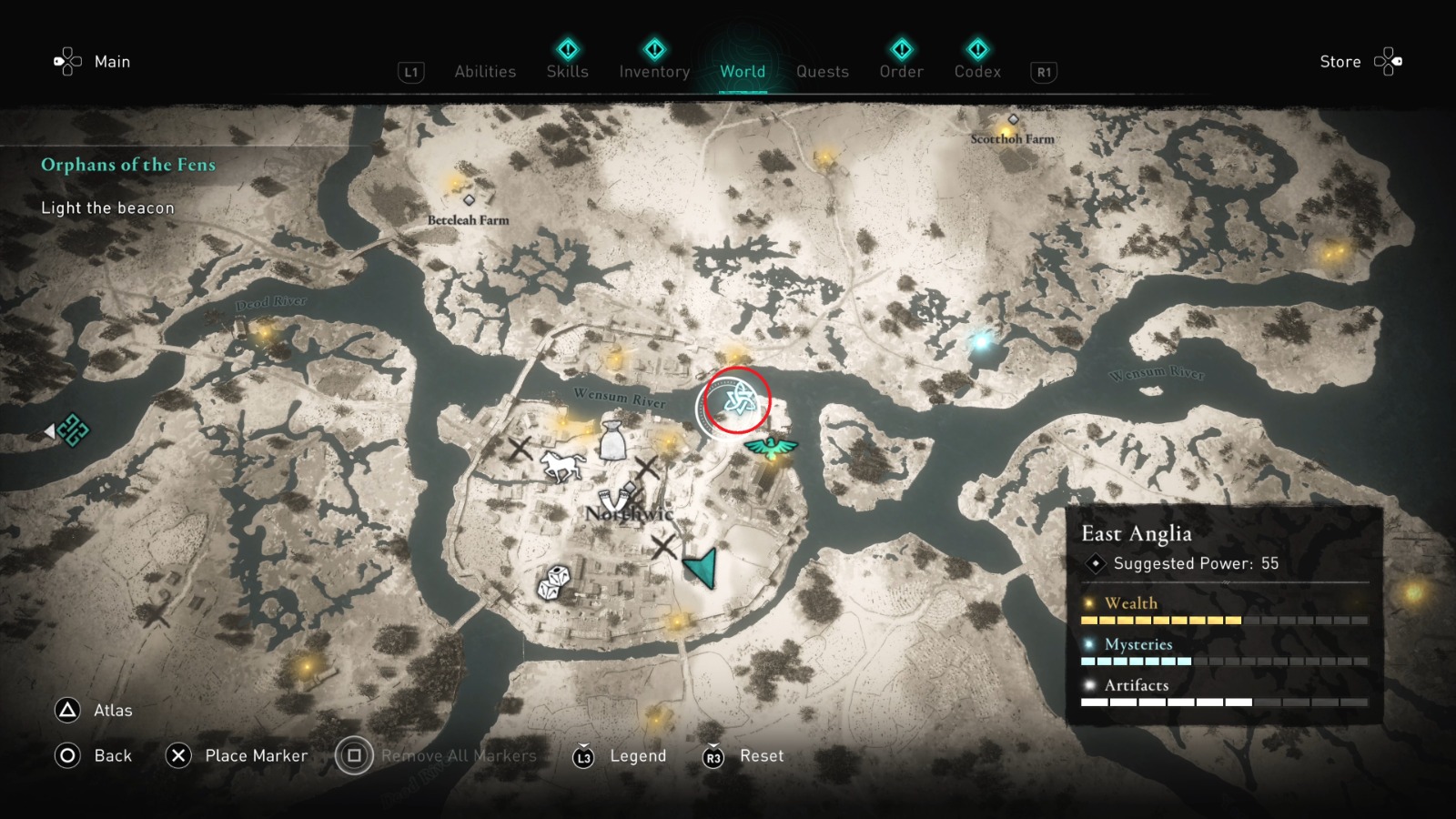The width and height of the screenshot is (1456, 819).
Task: Select the Orphans of the Fens quest tracker
Action: click(128, 165)
